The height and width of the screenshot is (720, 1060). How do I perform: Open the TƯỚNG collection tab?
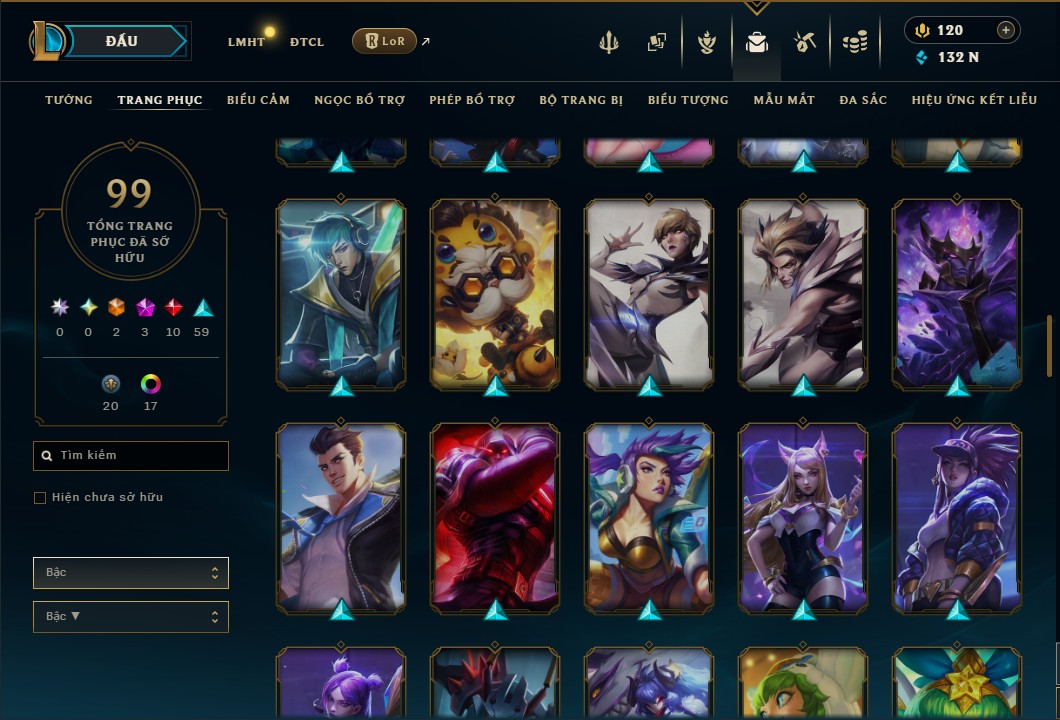tap(69, 100)
